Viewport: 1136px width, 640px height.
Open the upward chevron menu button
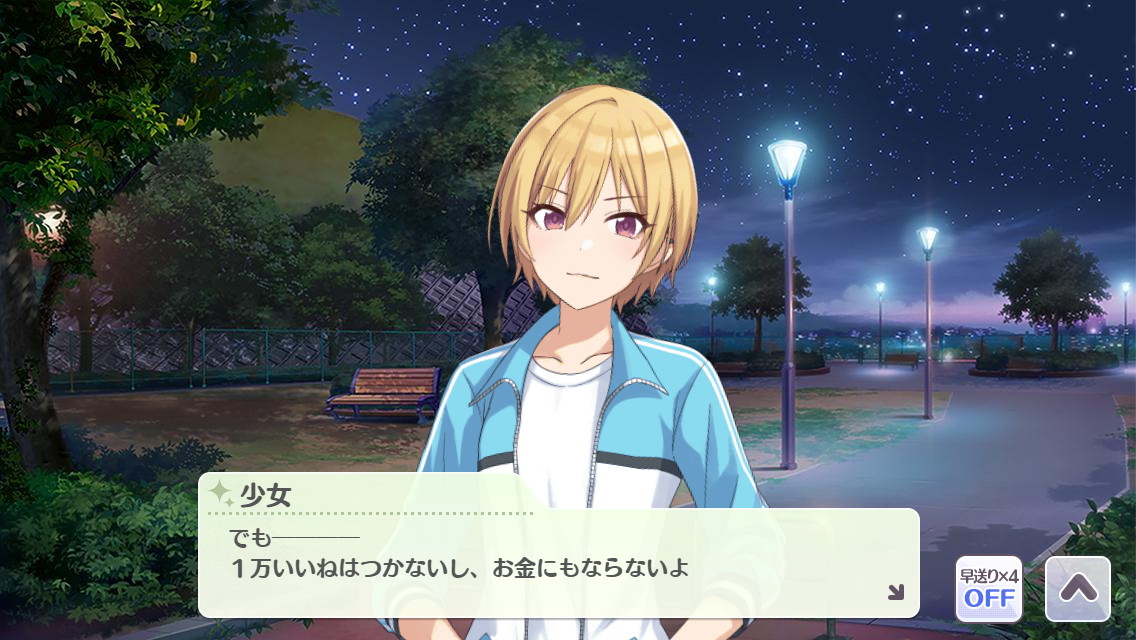pyautogui.click(x=1077, y=589)
